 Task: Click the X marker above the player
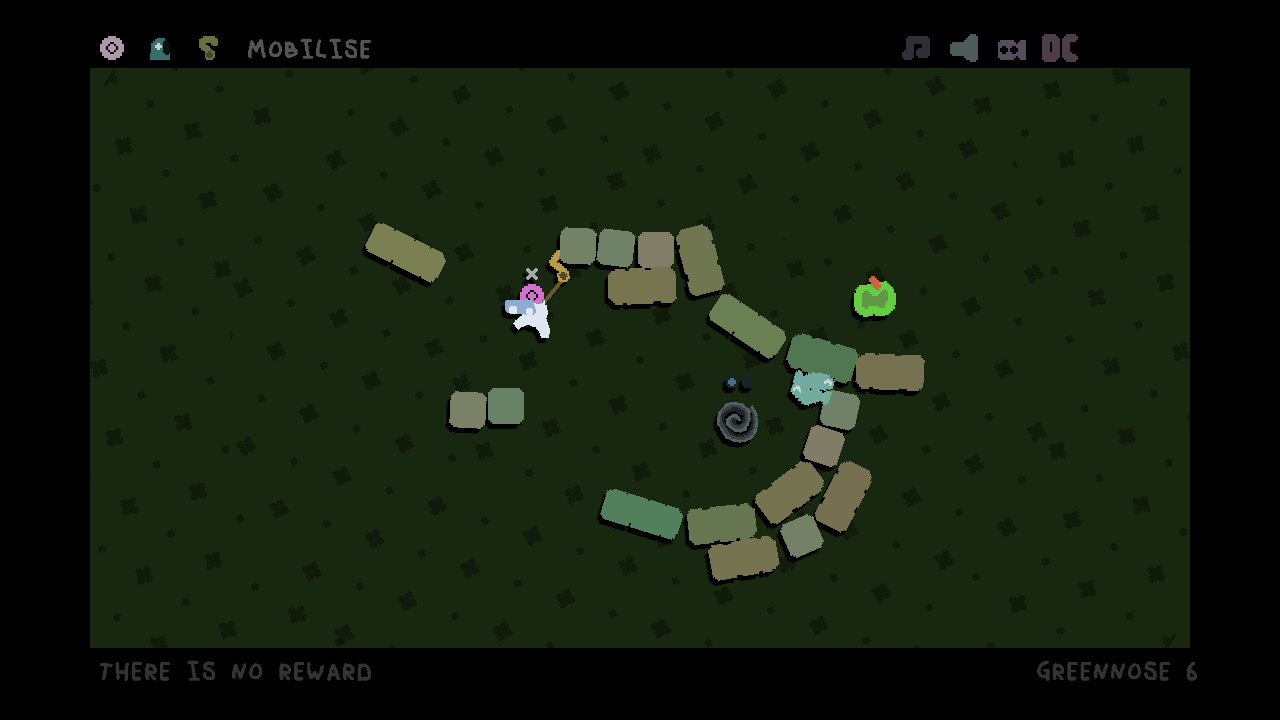point(531,273)
